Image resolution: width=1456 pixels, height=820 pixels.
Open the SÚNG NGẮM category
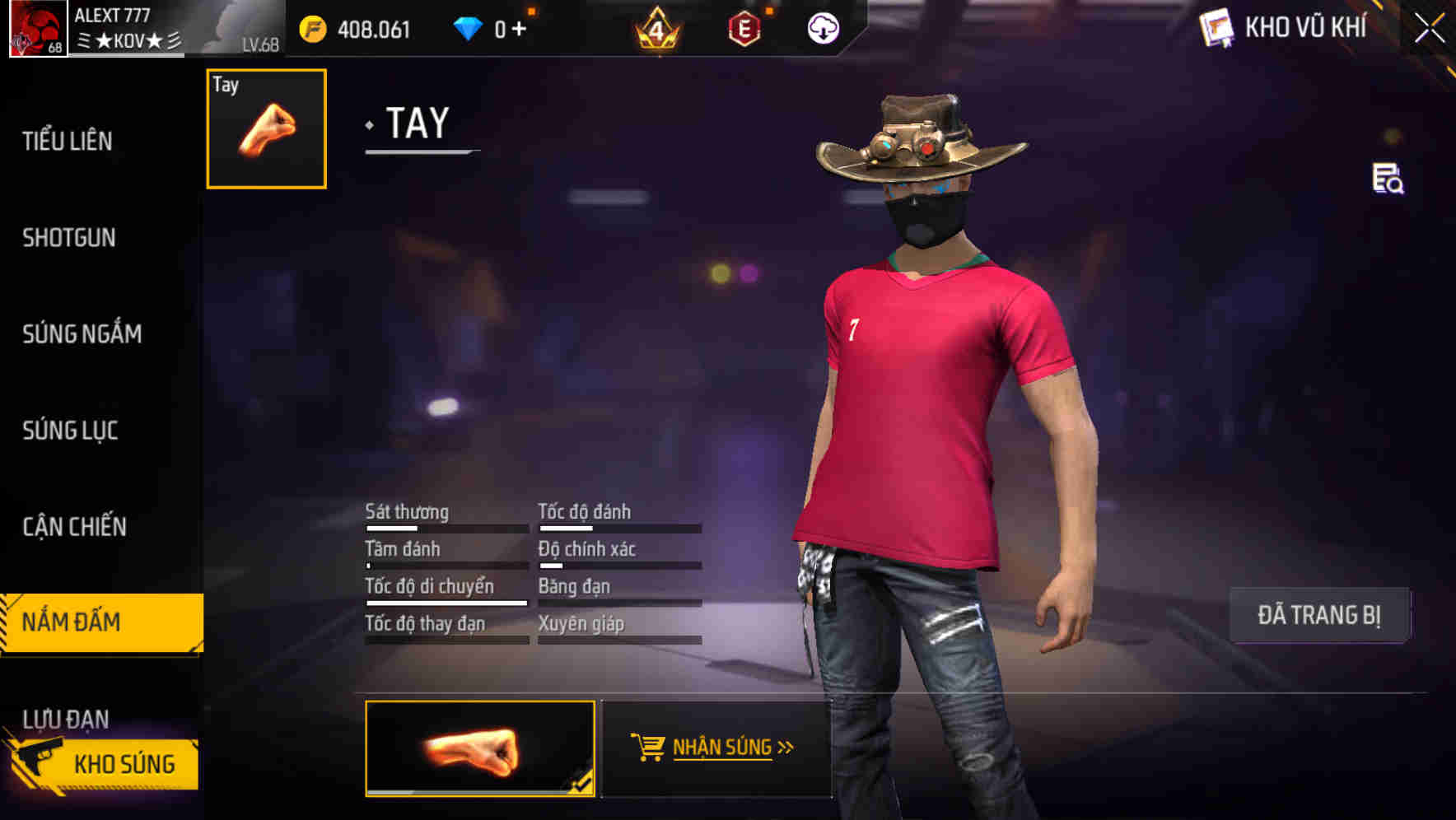tap(82, 334)
